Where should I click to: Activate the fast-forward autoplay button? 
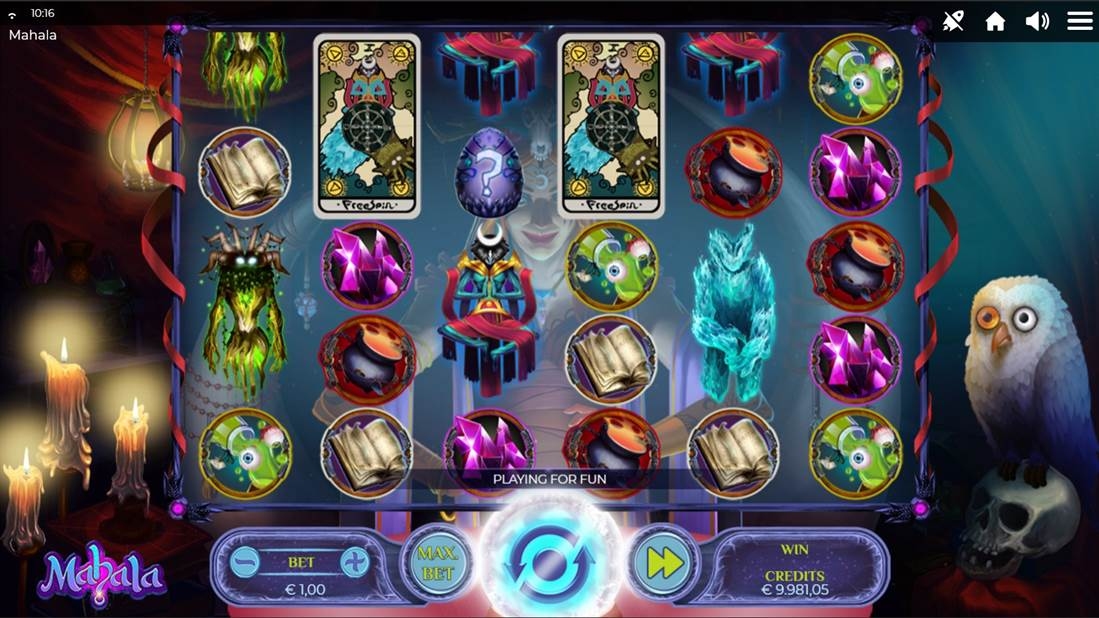tap(665, 563)
